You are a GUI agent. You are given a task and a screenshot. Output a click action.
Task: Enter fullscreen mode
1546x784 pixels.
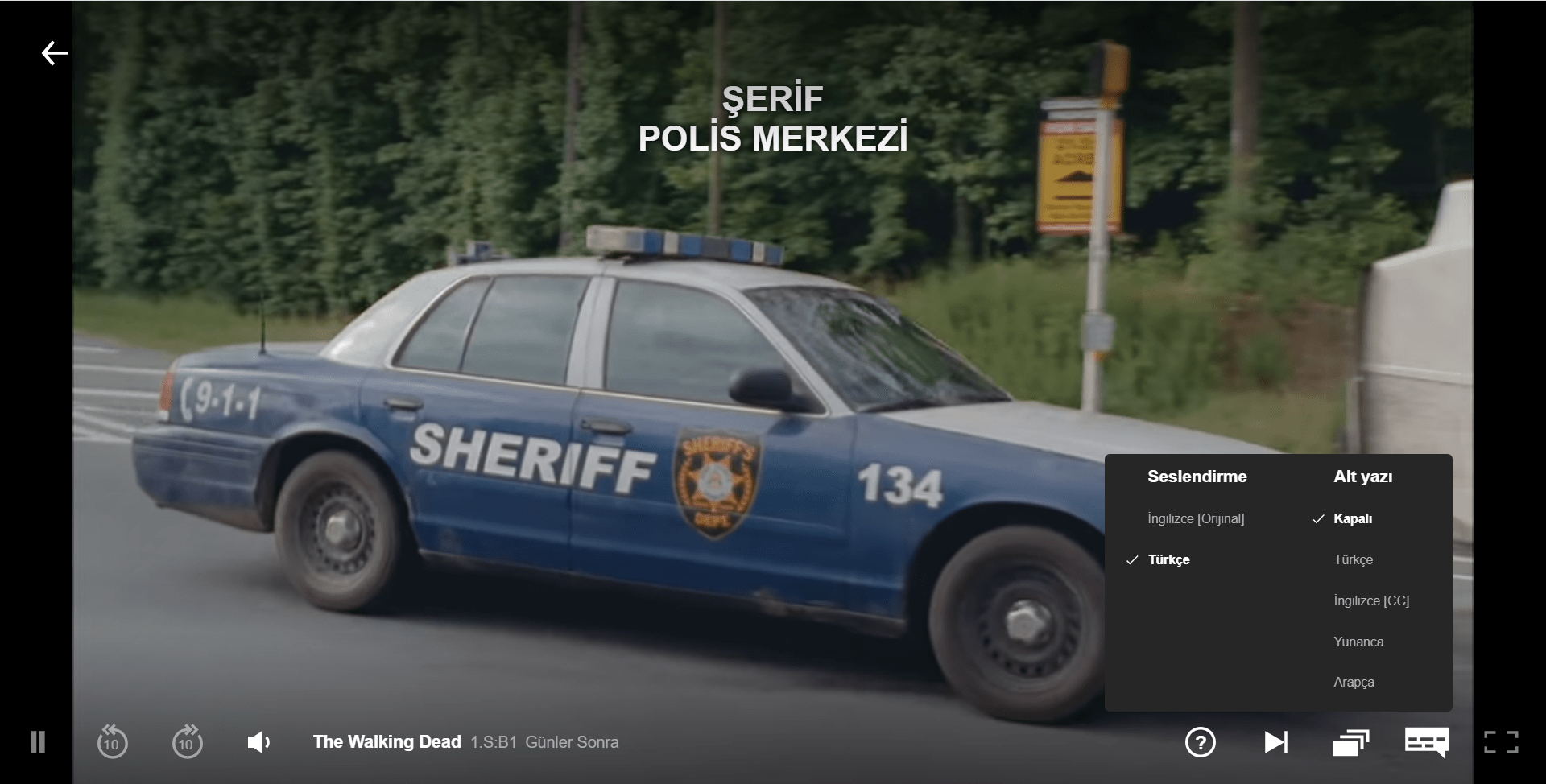pos(1501,742)
